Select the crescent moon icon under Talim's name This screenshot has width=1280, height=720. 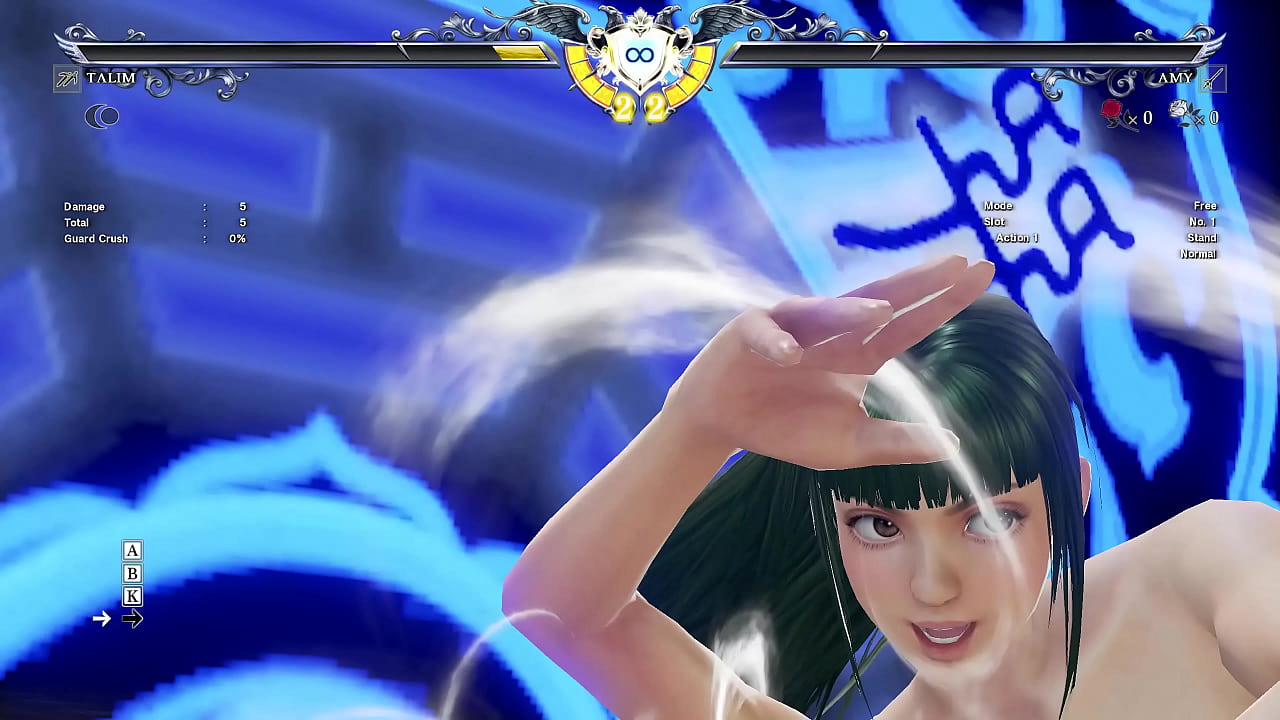click(x=101, y=117)
